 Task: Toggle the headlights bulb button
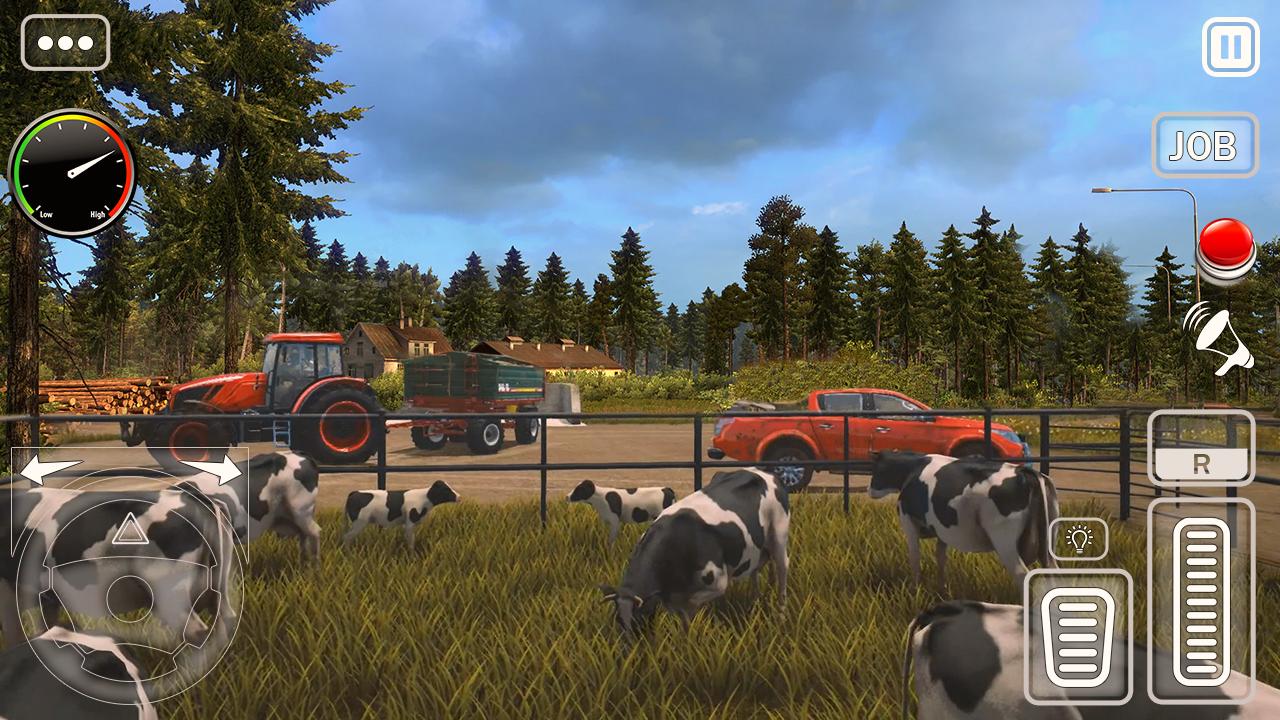[x=1078, y=539]
